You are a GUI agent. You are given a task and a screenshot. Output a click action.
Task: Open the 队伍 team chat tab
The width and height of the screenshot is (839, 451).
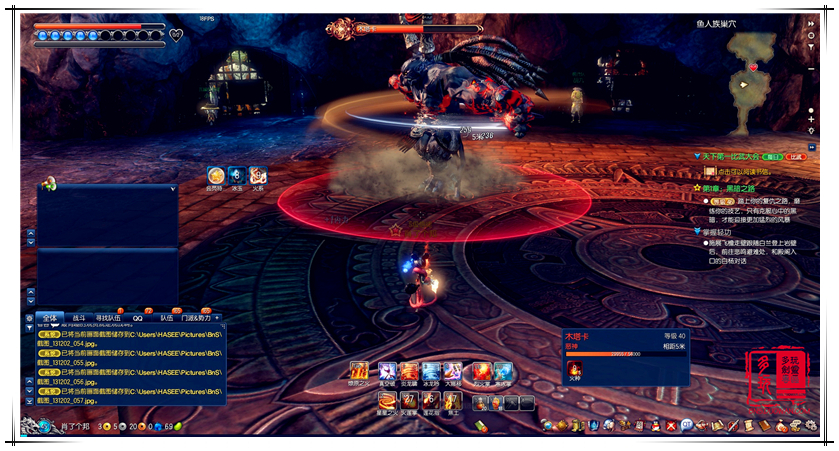point(166,318)
